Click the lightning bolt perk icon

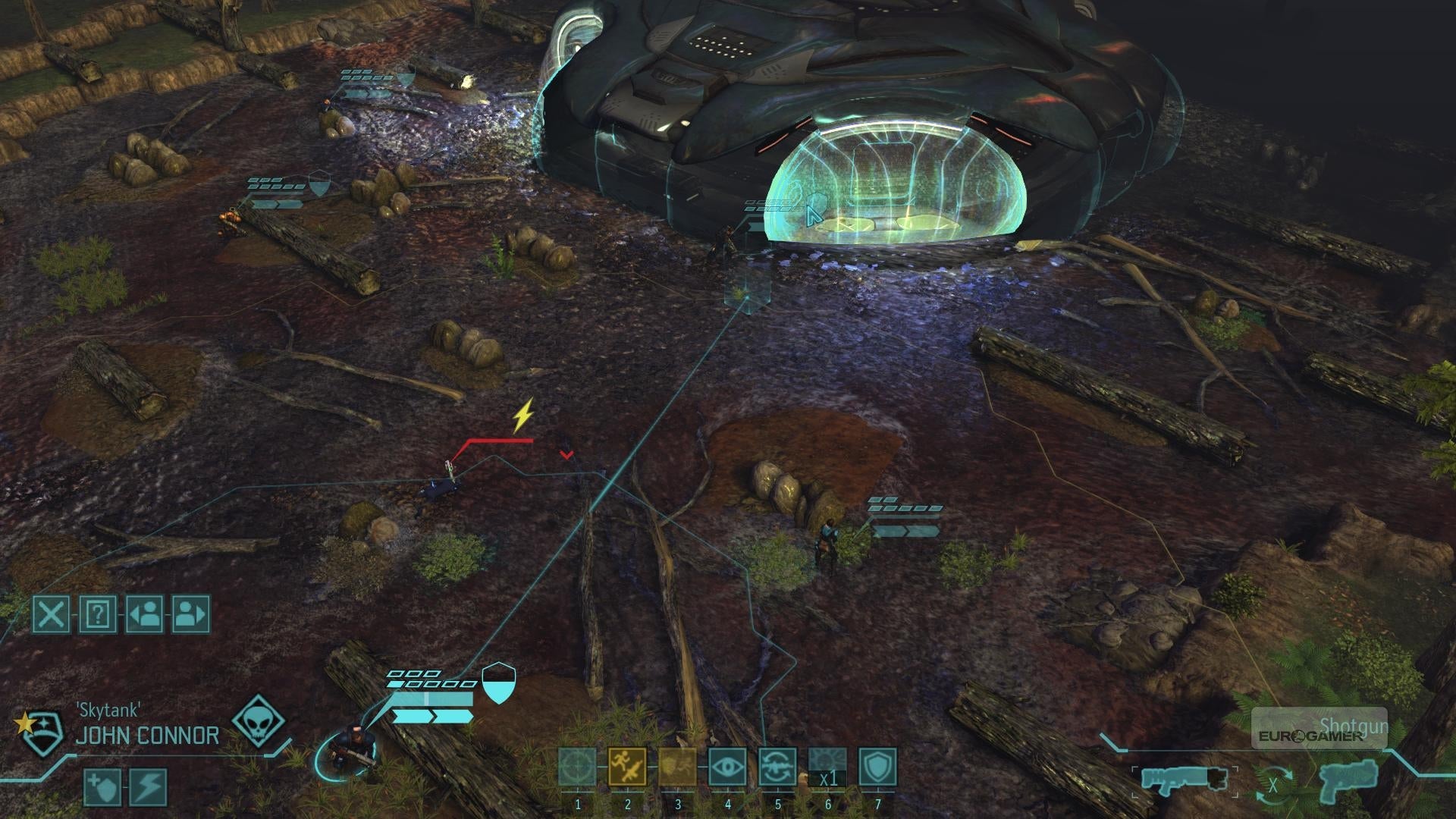tap(149, 787)
